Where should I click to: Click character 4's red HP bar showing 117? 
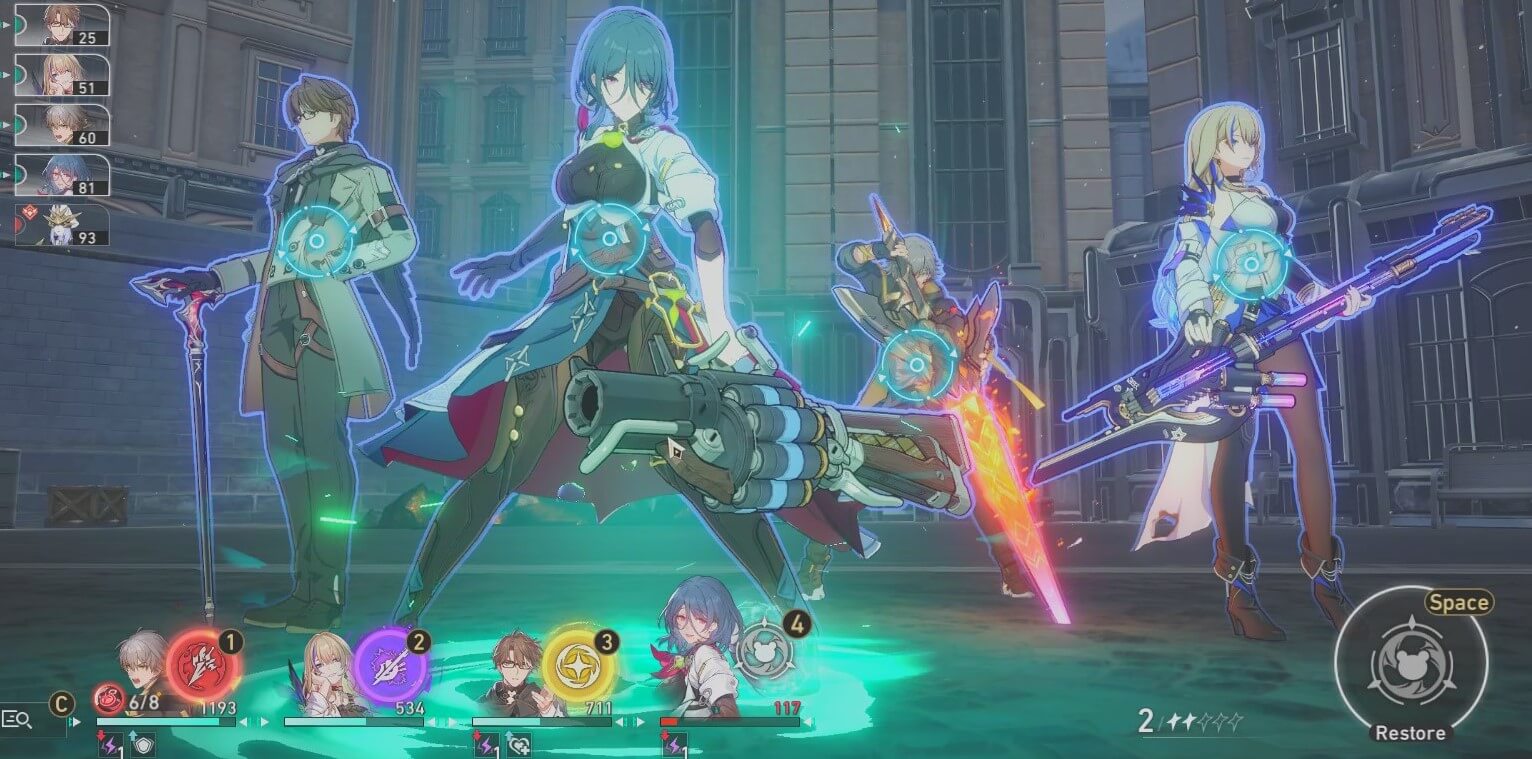click(669, 720)
